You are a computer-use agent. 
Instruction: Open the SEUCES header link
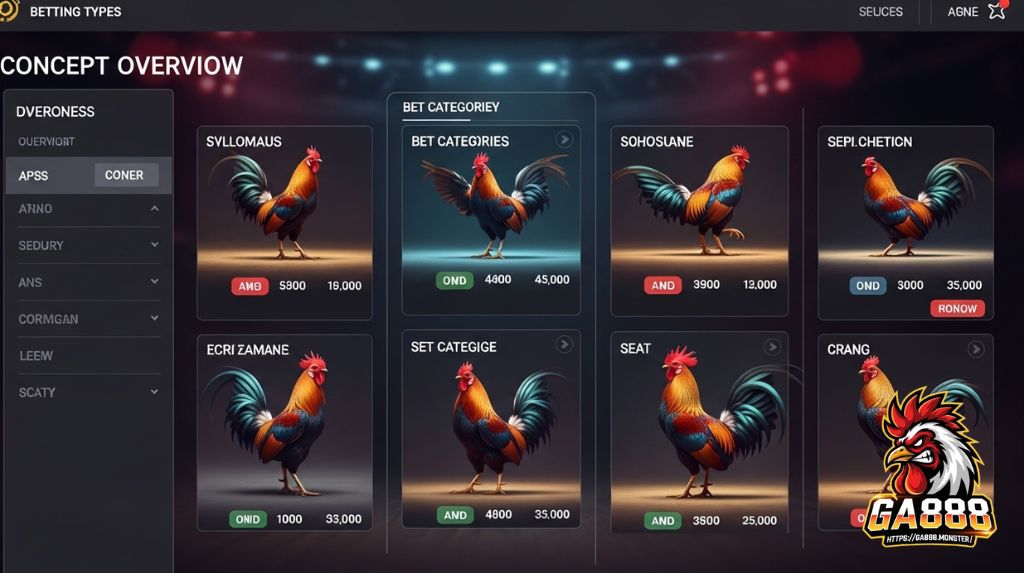[880, 12]
